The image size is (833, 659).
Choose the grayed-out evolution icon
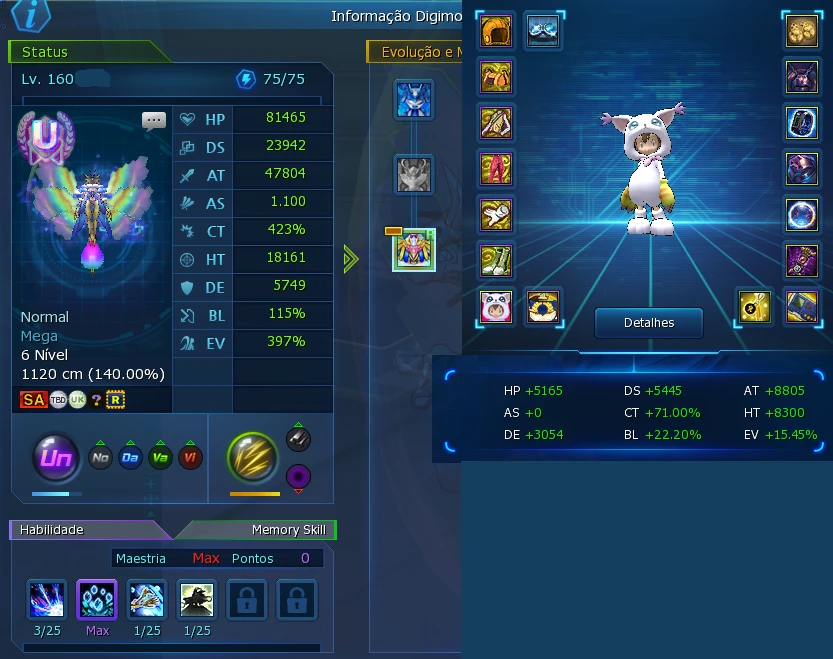tap(413, 174)
